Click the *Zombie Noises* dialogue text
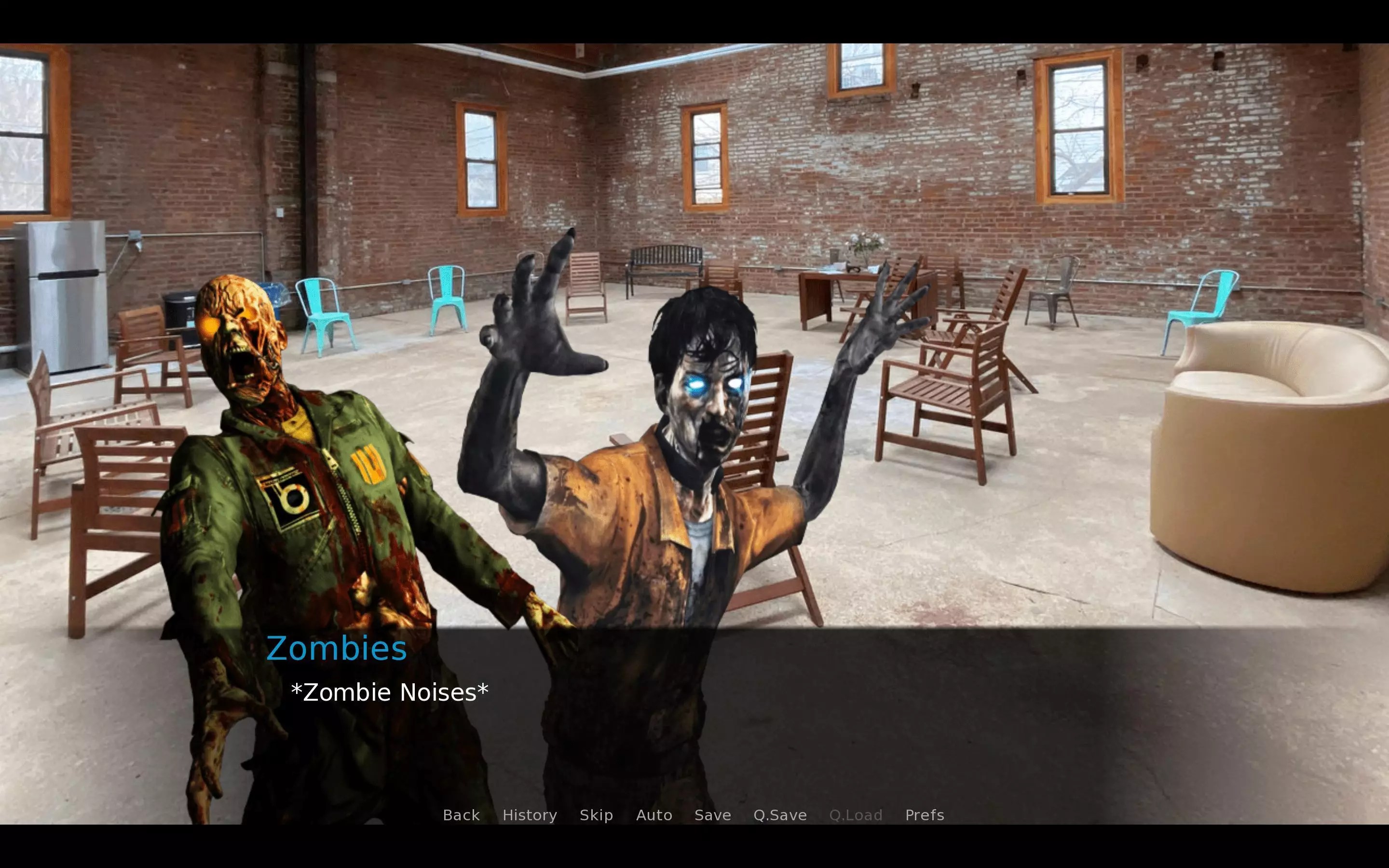Image resolution: width=1389 pixels, height=868 pixels. [x=390, y=692]
